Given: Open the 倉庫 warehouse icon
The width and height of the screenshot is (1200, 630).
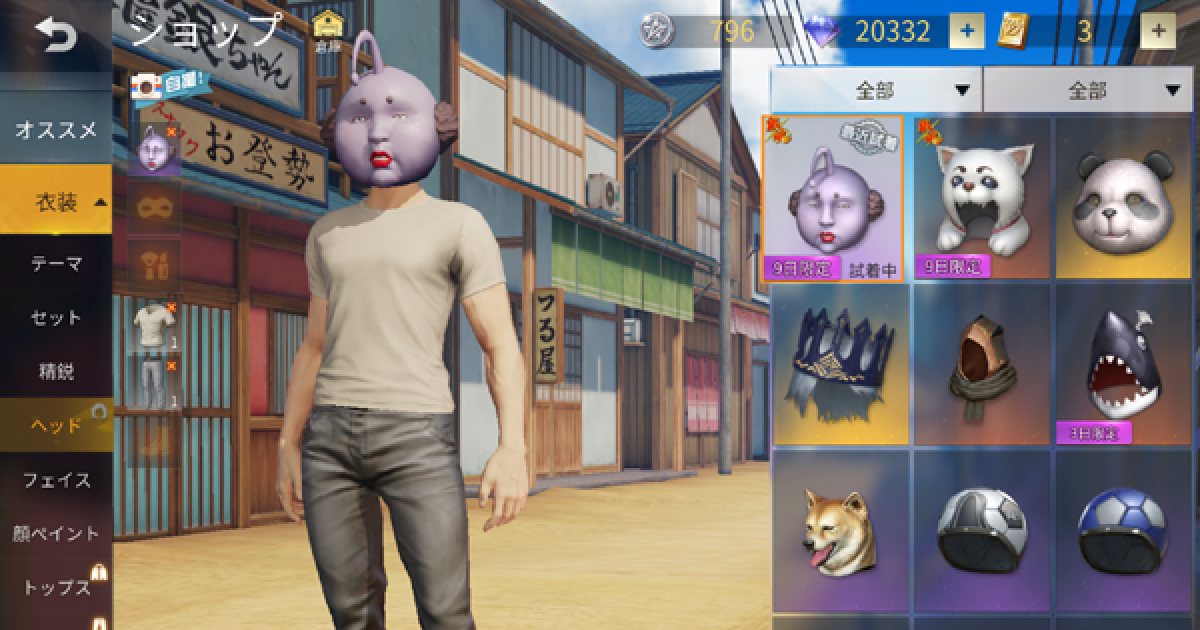Looking at the screenshot, I should (326, 31).
